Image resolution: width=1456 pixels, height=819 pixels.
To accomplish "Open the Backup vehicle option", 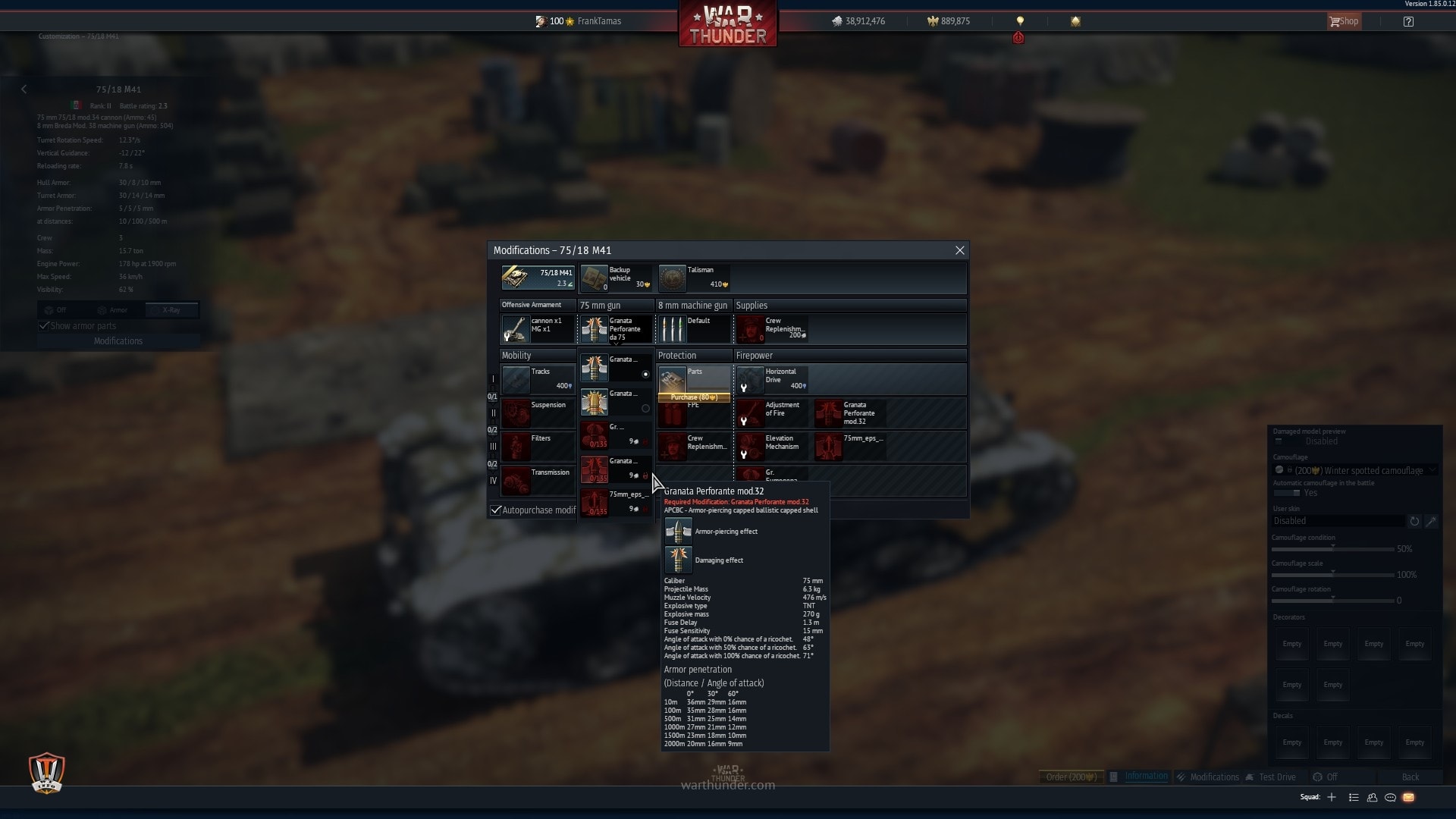I will [x=616, y=278].
